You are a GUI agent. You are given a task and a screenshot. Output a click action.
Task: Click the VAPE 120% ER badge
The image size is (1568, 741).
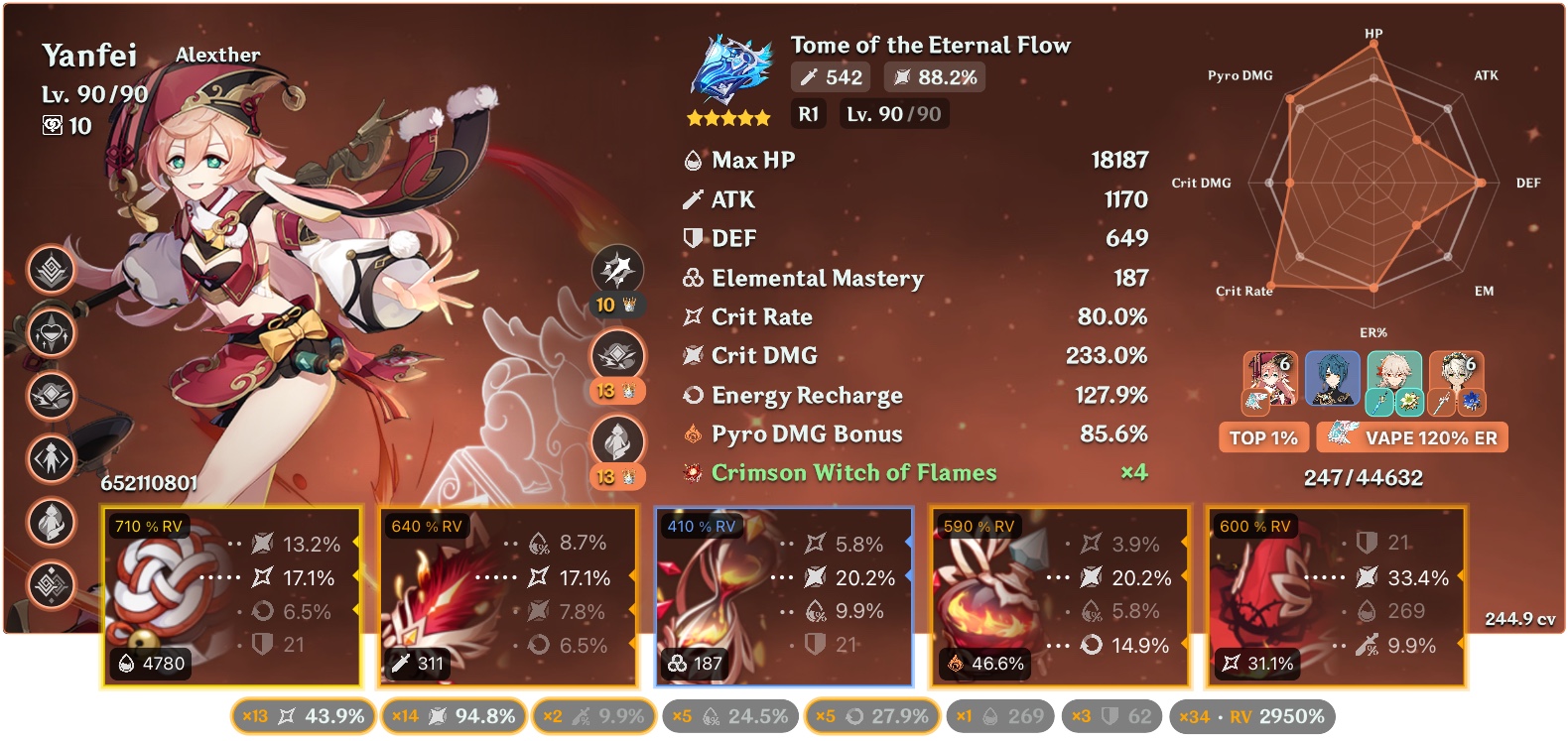point(1411,436)
